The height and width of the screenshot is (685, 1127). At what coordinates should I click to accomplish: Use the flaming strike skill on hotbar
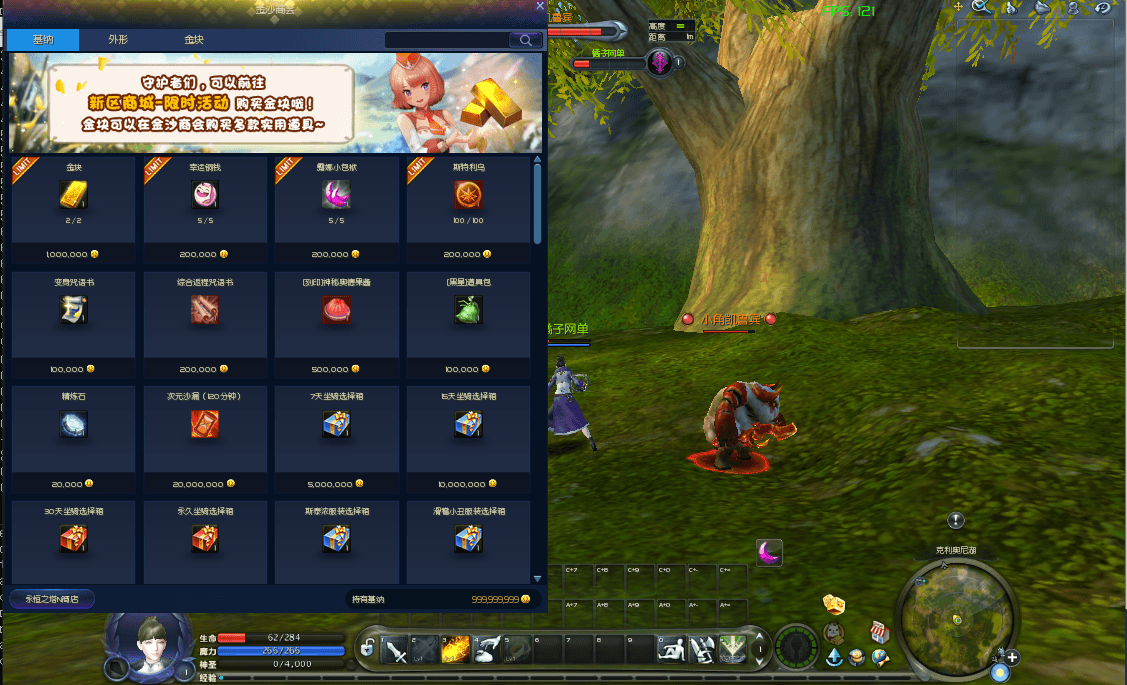[x=456, y=651]
